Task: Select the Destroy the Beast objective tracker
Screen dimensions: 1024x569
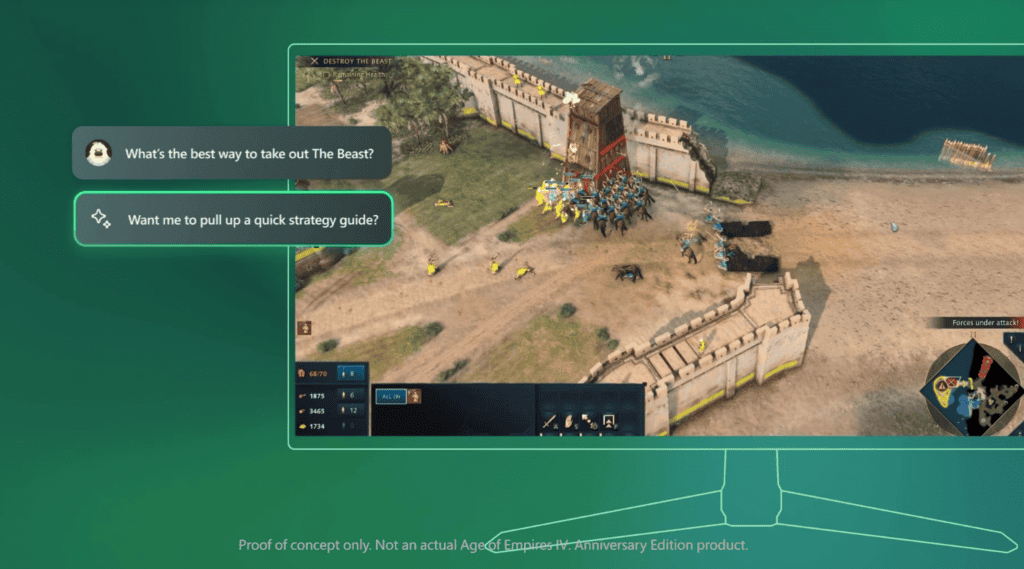Action: pyautogui.click(x=349, y=61)
